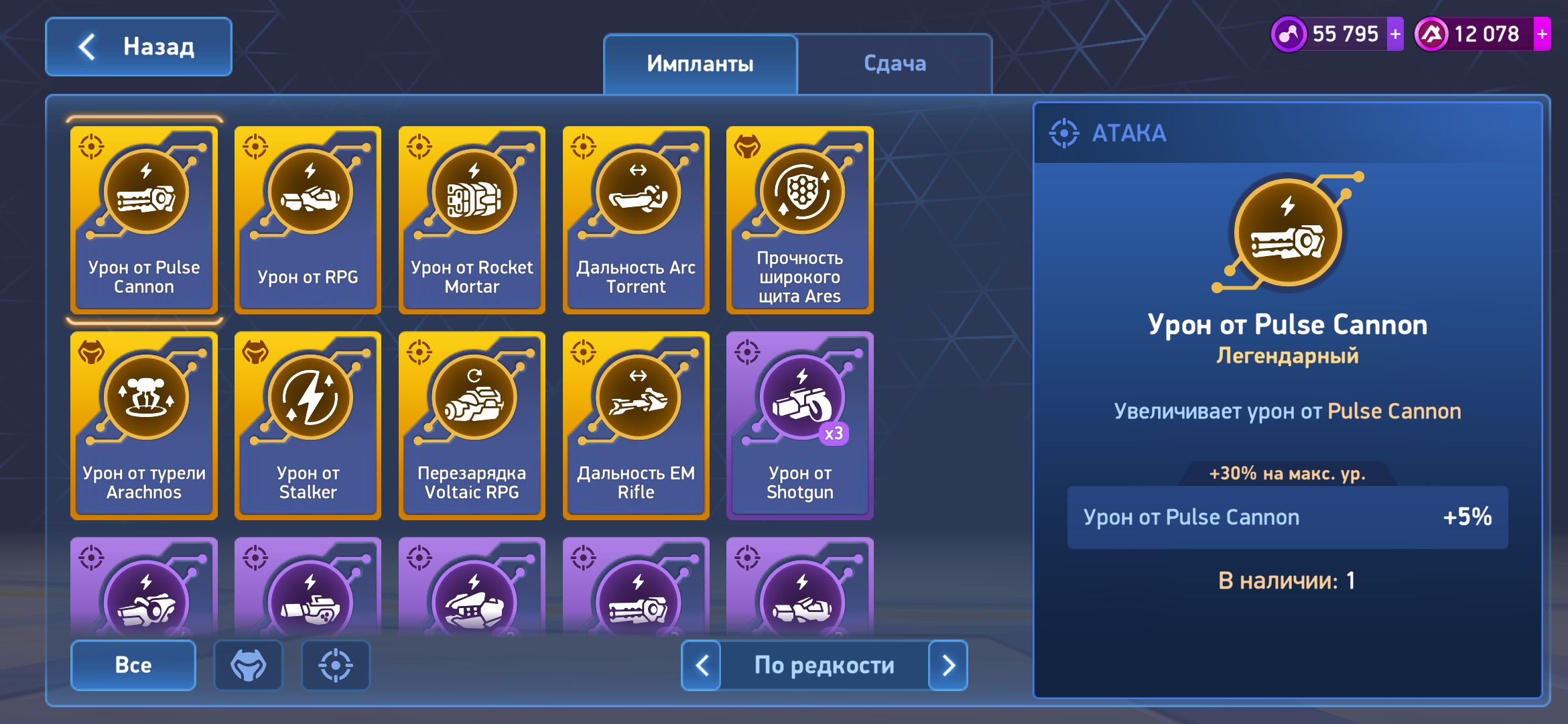
Task: Filter implants by the crosshair attack icon
Action: (x=336, y=665)
